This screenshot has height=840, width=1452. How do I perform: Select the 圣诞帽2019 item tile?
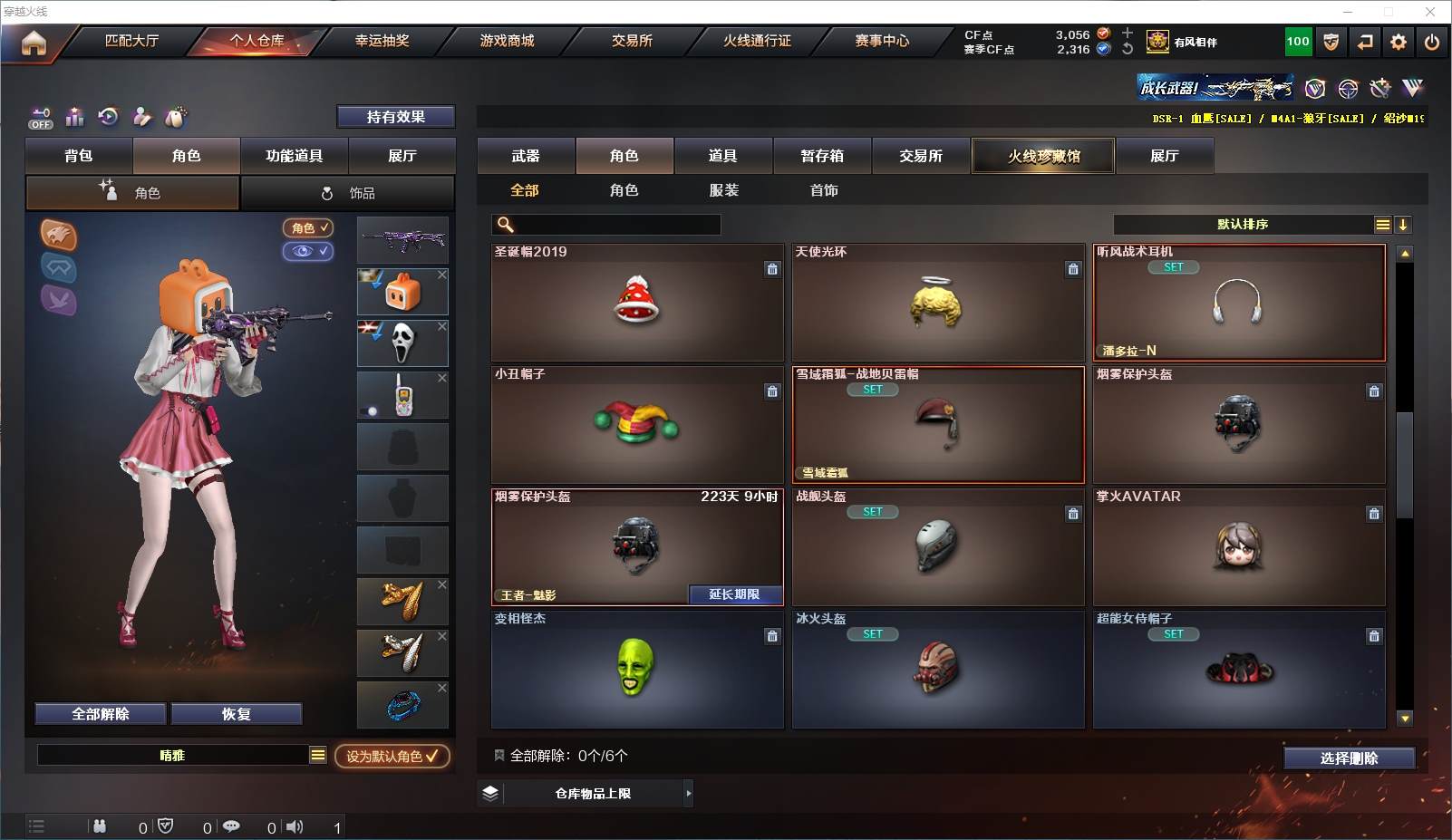[637, 303]
